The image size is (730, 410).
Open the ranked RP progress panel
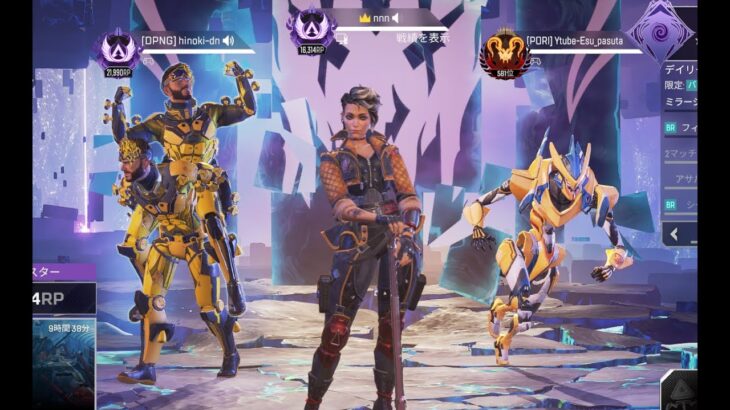pyautogui.click(x=64, y=297)
